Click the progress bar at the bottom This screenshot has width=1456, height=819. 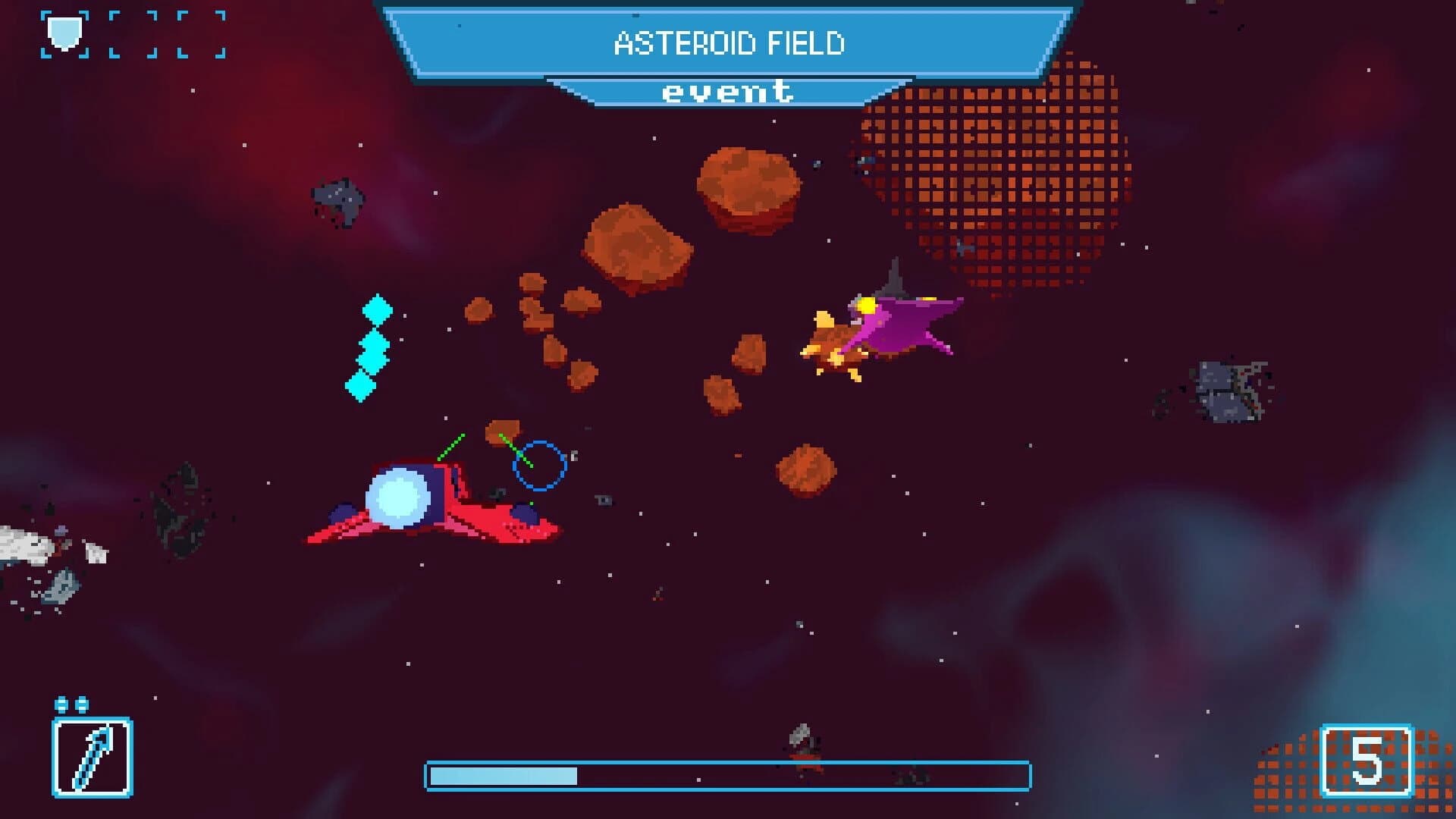tap(728, 775)
